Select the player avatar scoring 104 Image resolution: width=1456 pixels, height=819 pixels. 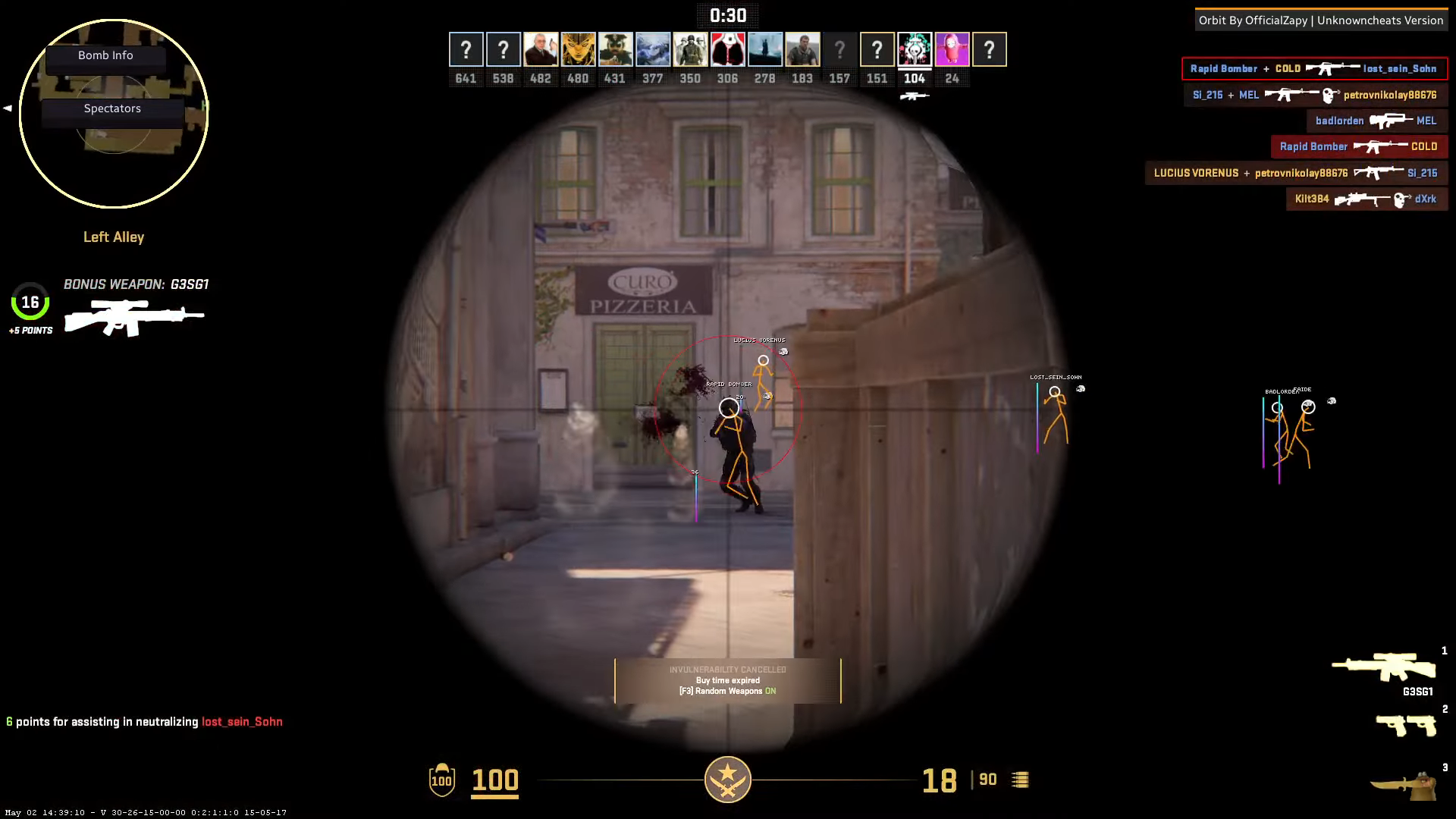coord(915,50)
